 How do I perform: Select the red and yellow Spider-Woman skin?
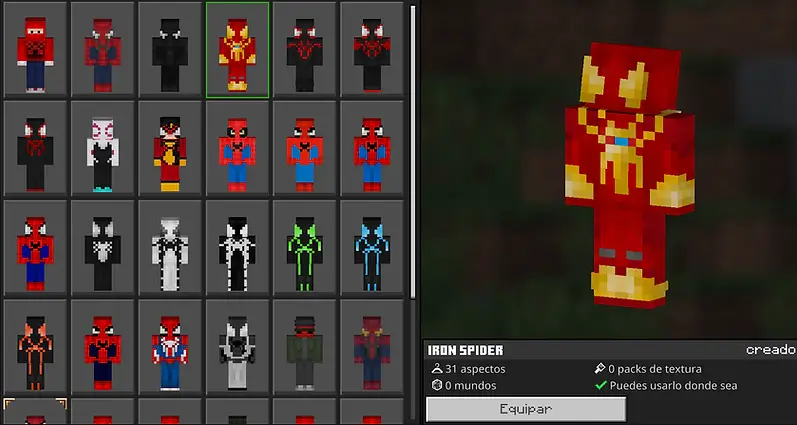(169, 148)
